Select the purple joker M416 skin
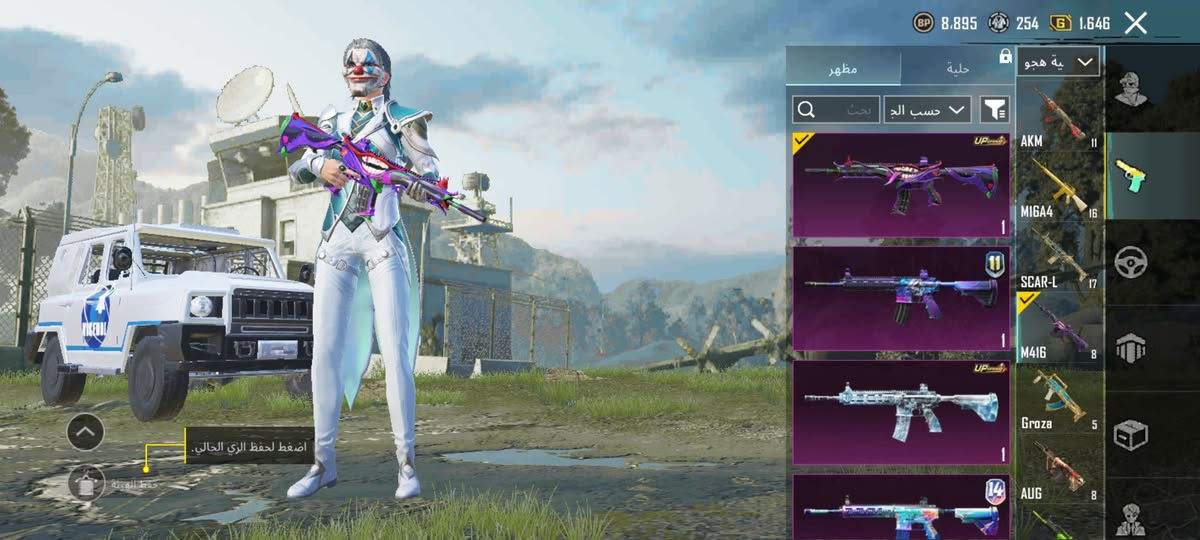Screen dimensions: 1200x540 [901, 184]
